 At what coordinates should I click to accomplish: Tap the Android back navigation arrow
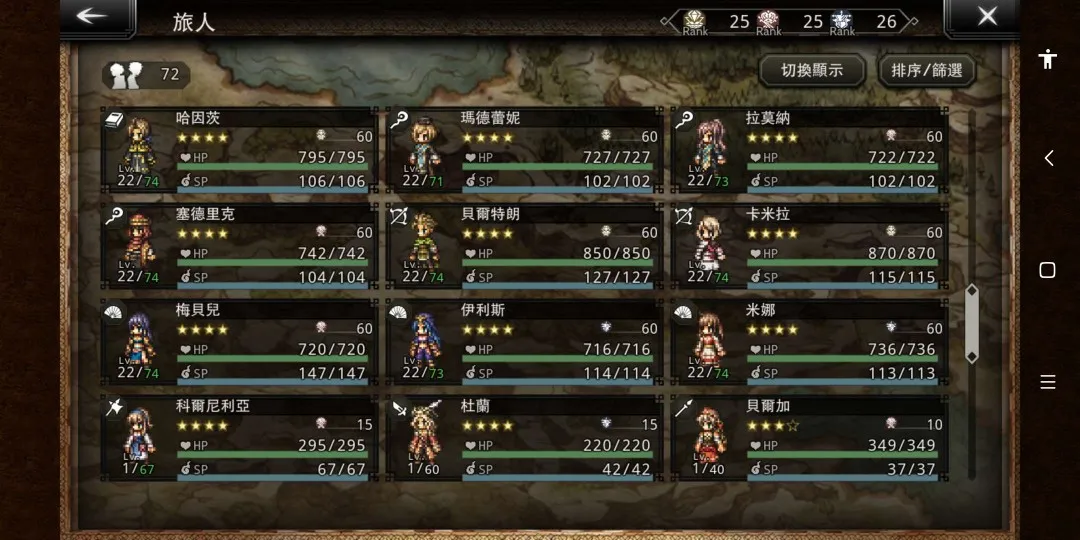(x=1048, y=158)
